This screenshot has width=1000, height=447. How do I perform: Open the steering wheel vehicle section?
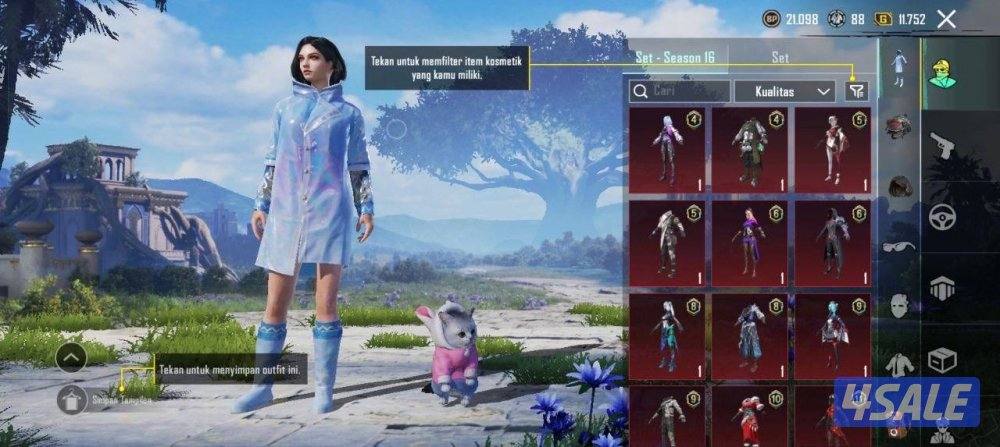tap(941, 216)
